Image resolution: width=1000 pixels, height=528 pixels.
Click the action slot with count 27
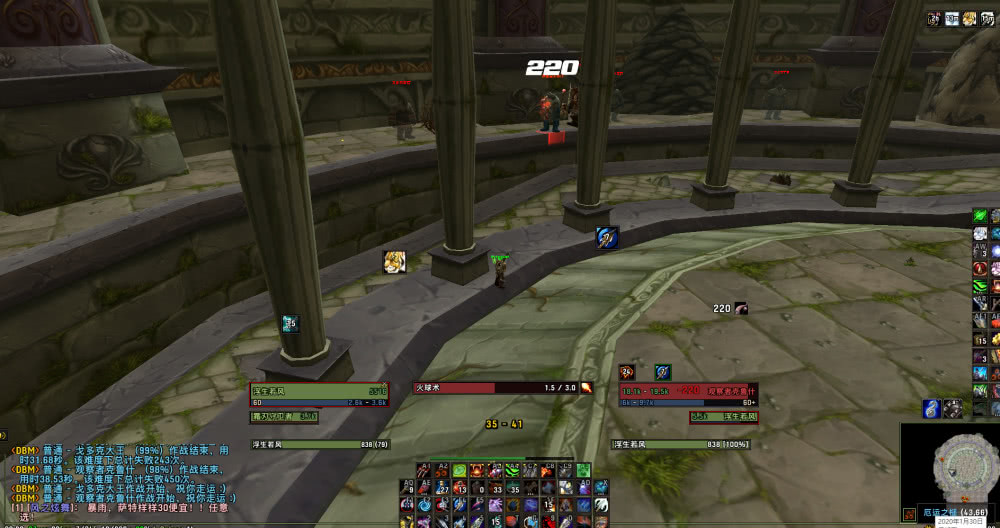tap(441, 487)
